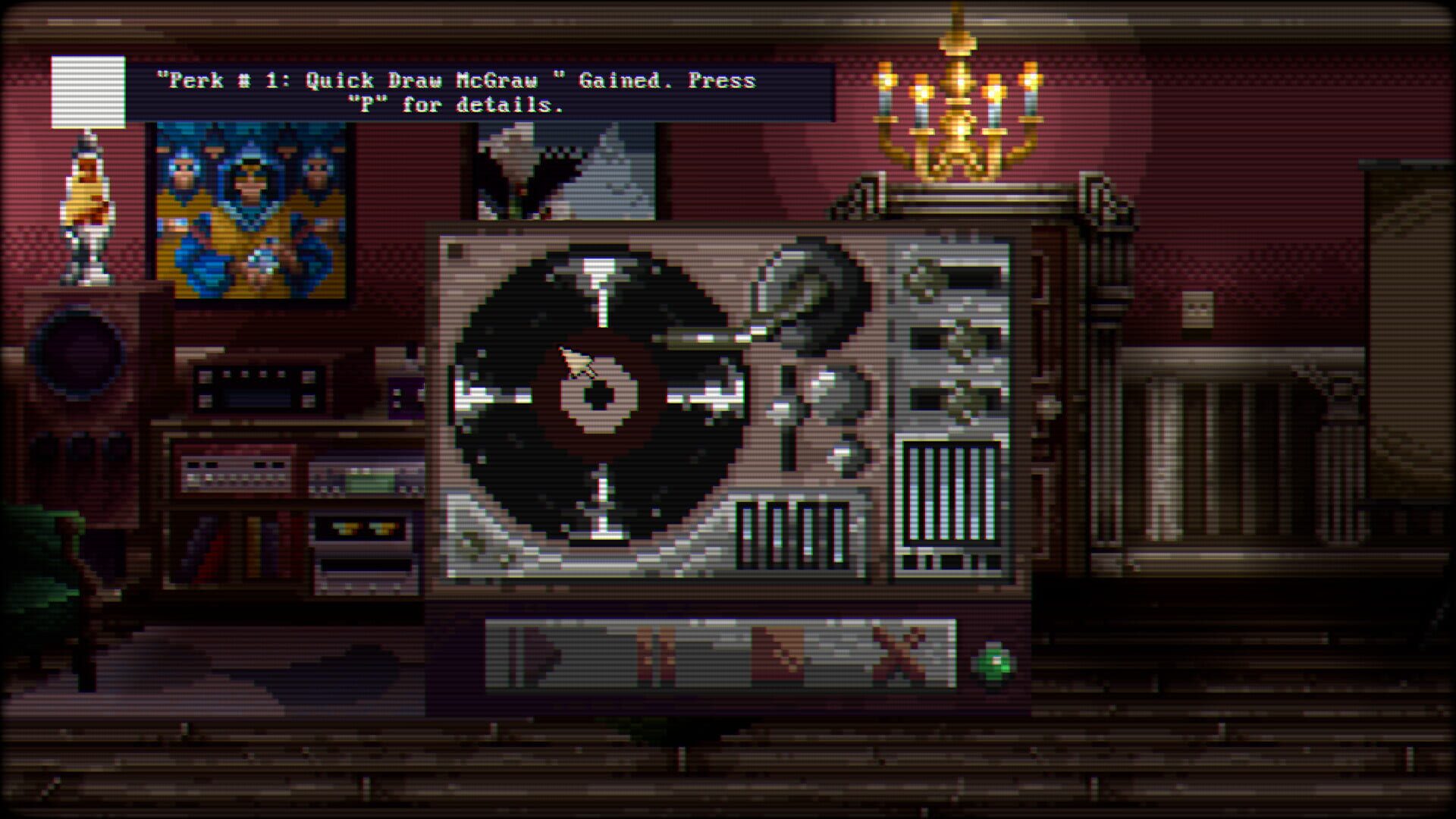Open perk details from the Quick Draw McGraw banner
1456x819 pixels.
[455, 91]
